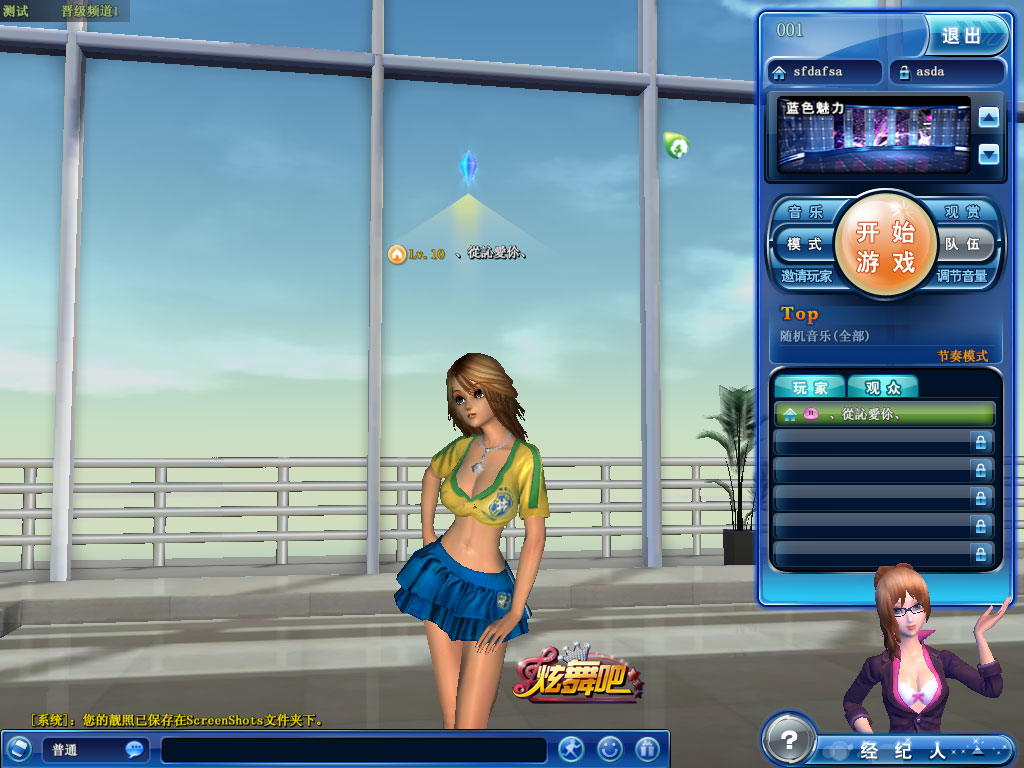
Task: Open the 音乐 music selection
Action: click(x=806, y=212)
